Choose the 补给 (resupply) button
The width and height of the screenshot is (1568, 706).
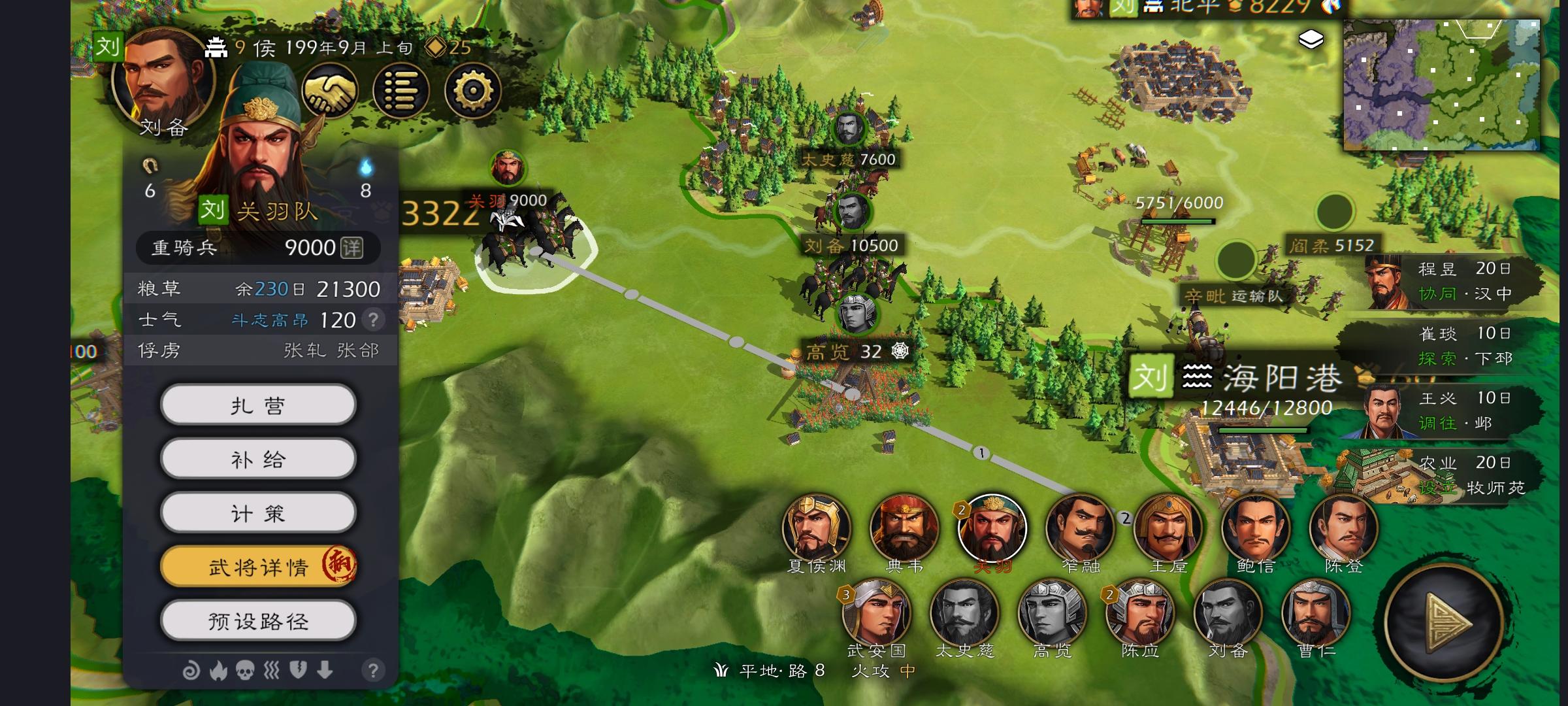tap(258, 460)
